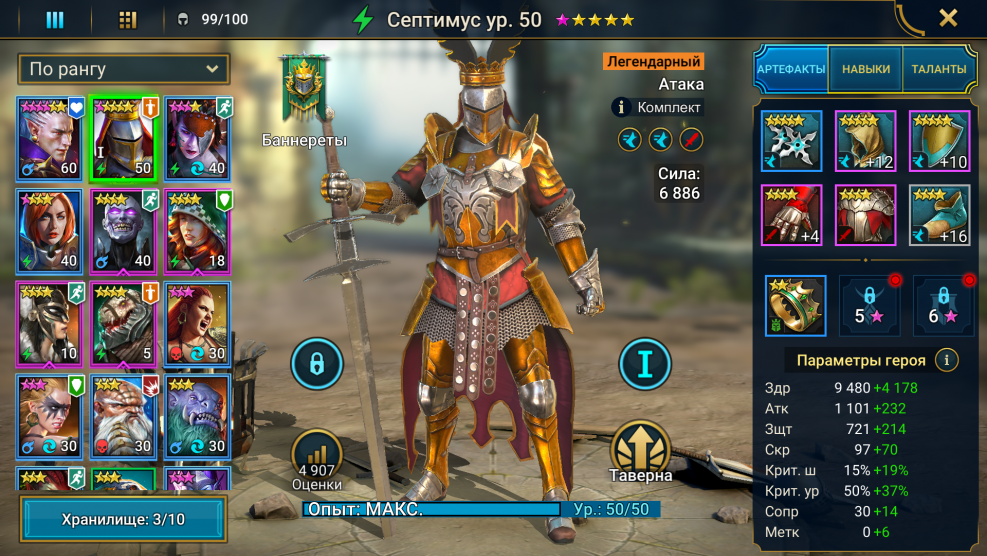The image size is (987, 556).
Task: Close the hero screen with X
Action: (x=948, y=17)
